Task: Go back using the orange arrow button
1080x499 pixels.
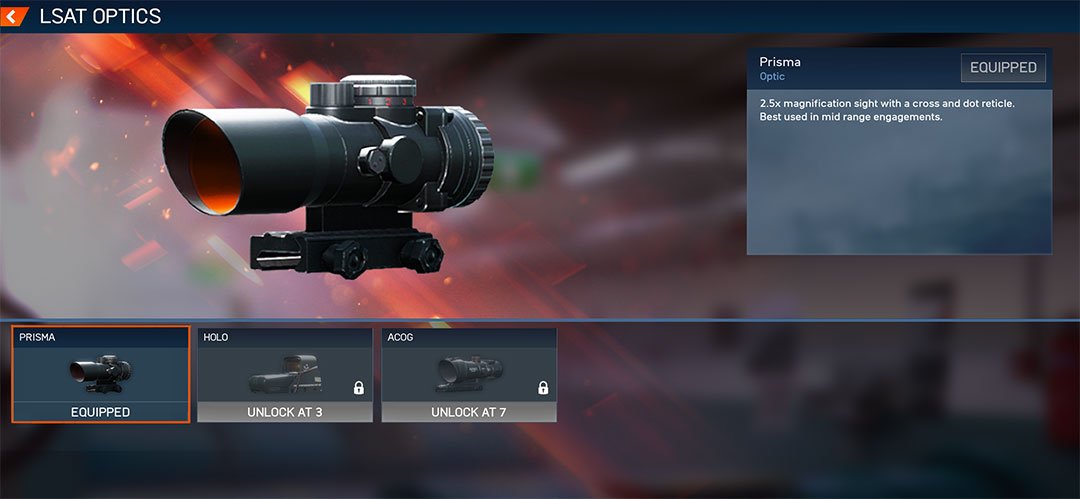Action: pos(14,16)
